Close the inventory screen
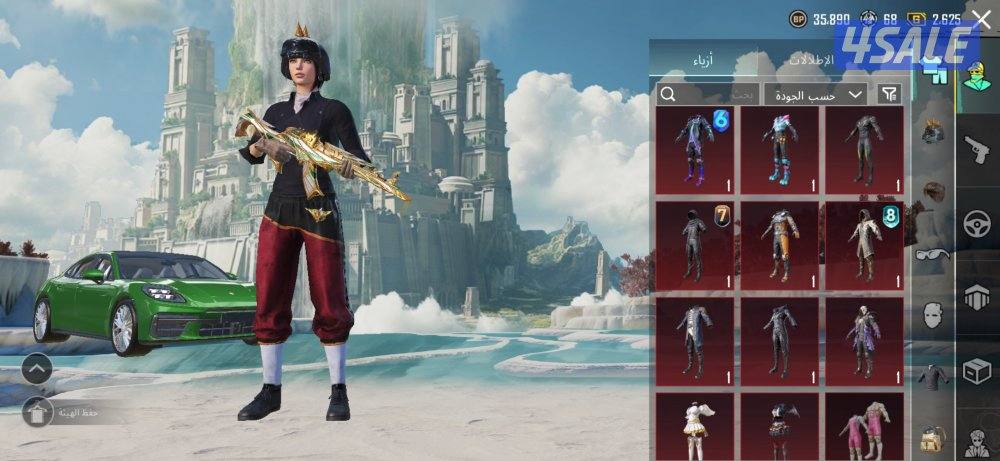Viewport: 1000px width, 461px height. click(x=981, y=16)
